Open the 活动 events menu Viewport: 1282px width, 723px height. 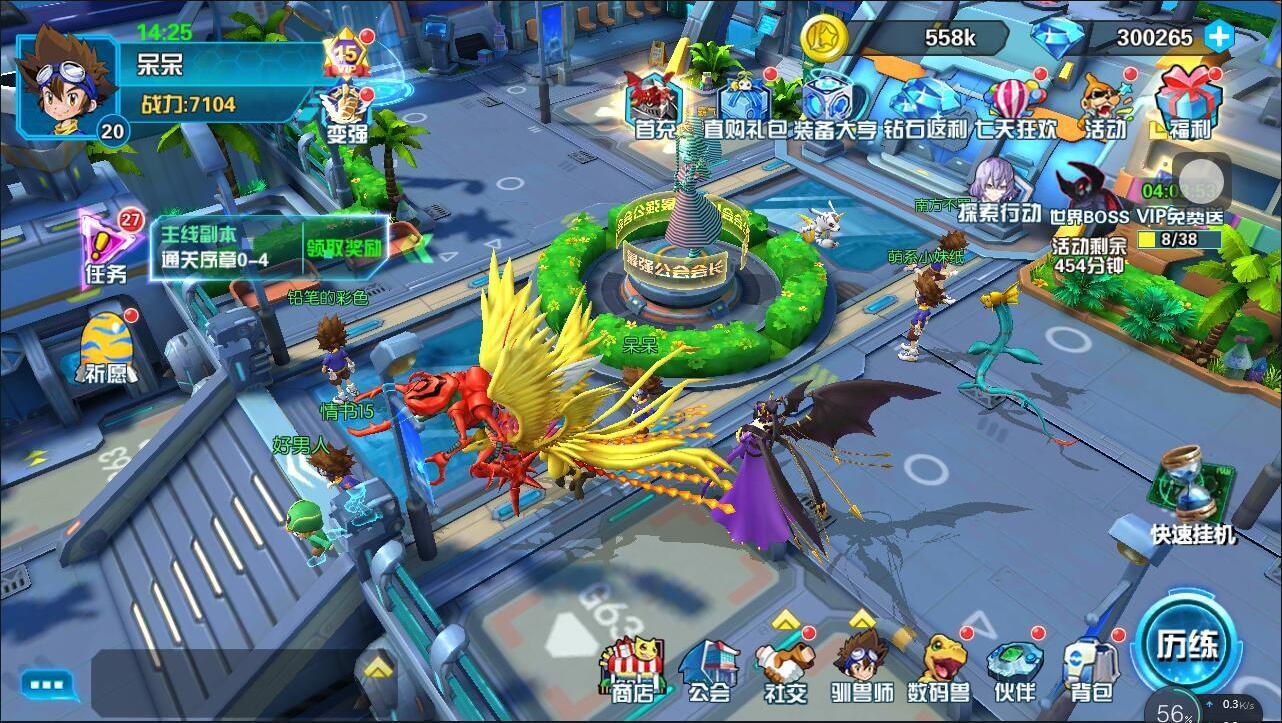1104,104
